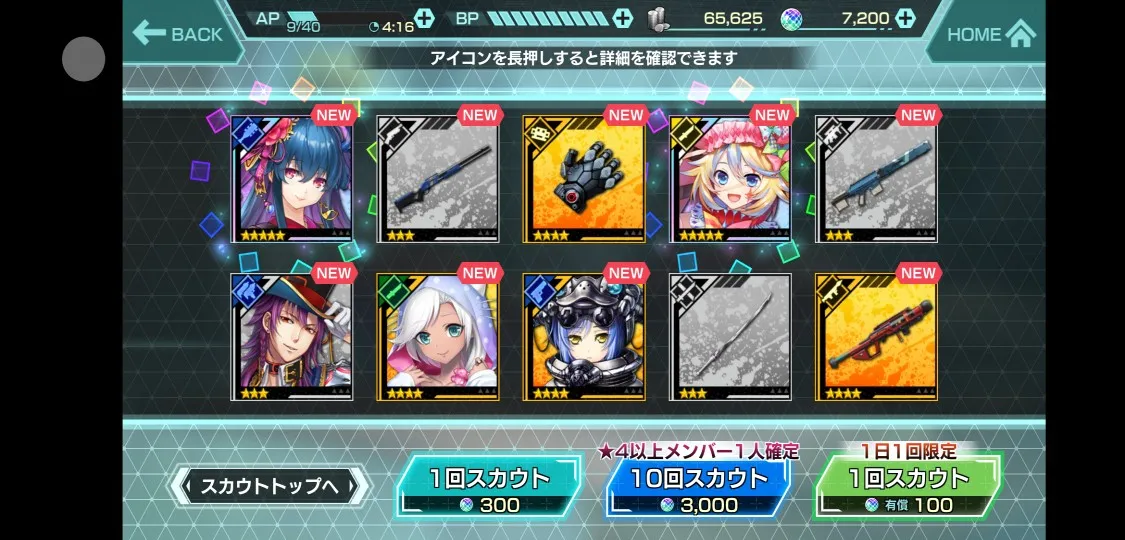Tap the plus button beside AP
Image resolution: width=1125 pixels, height=540 pixels.
[424, 18]
